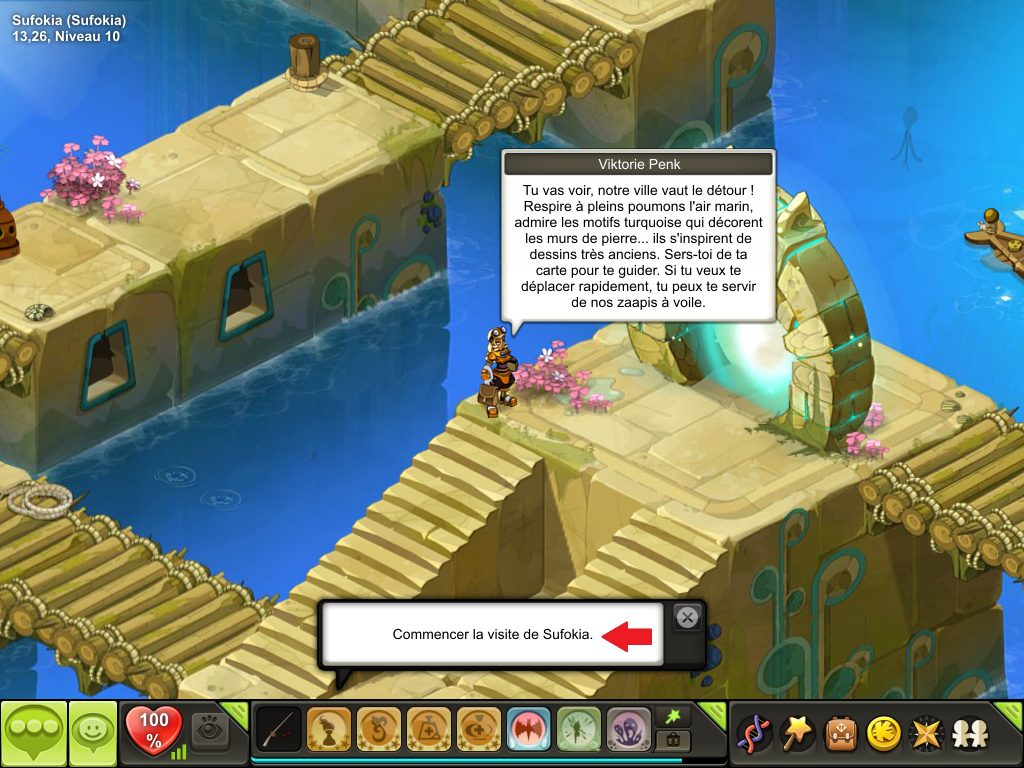Switch shortcut bar to spells star tab
This screenshot has width=1024, height=768.
[x=673, y=718]
